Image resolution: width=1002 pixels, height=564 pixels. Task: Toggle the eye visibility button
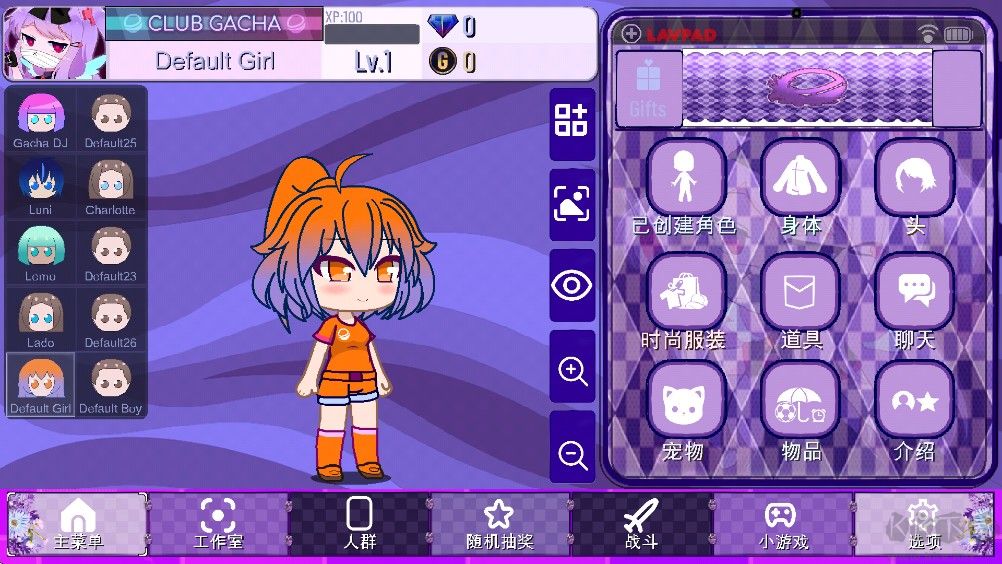click(572, 286)
